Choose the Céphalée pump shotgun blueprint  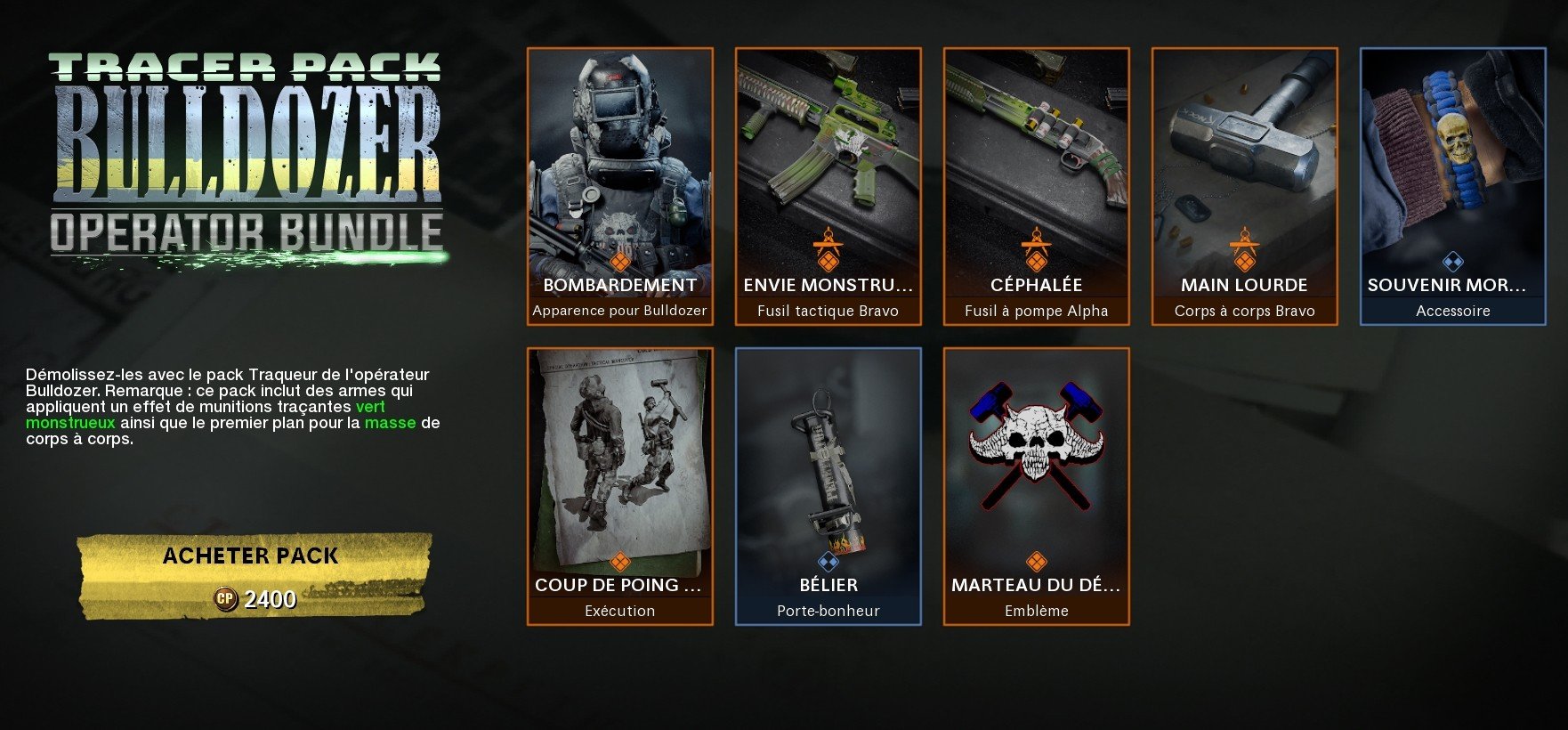click(x=1036, y=186)
